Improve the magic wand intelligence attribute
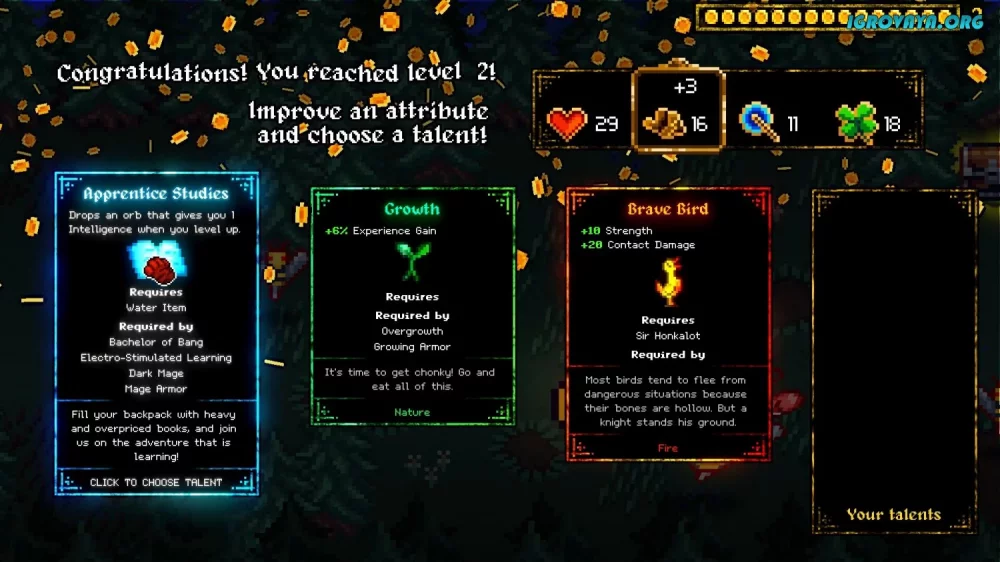 pyautogui.click(x=768, y=123)
